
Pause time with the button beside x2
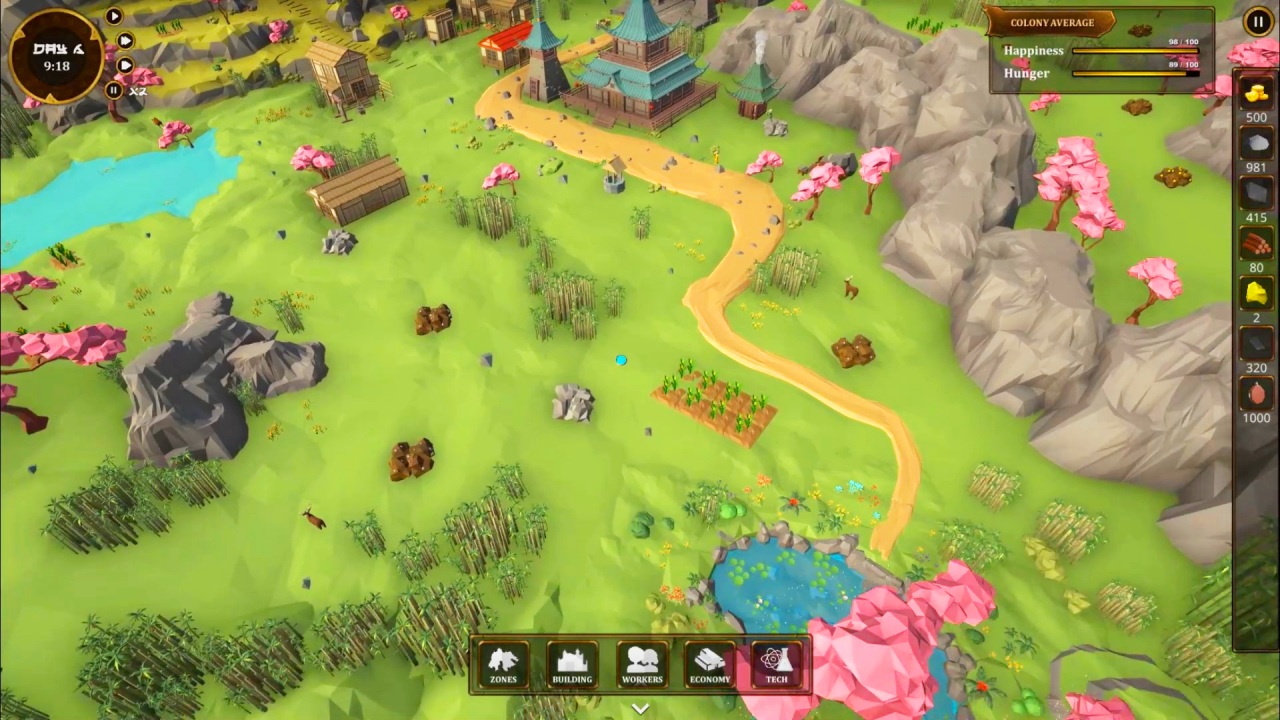114,90
